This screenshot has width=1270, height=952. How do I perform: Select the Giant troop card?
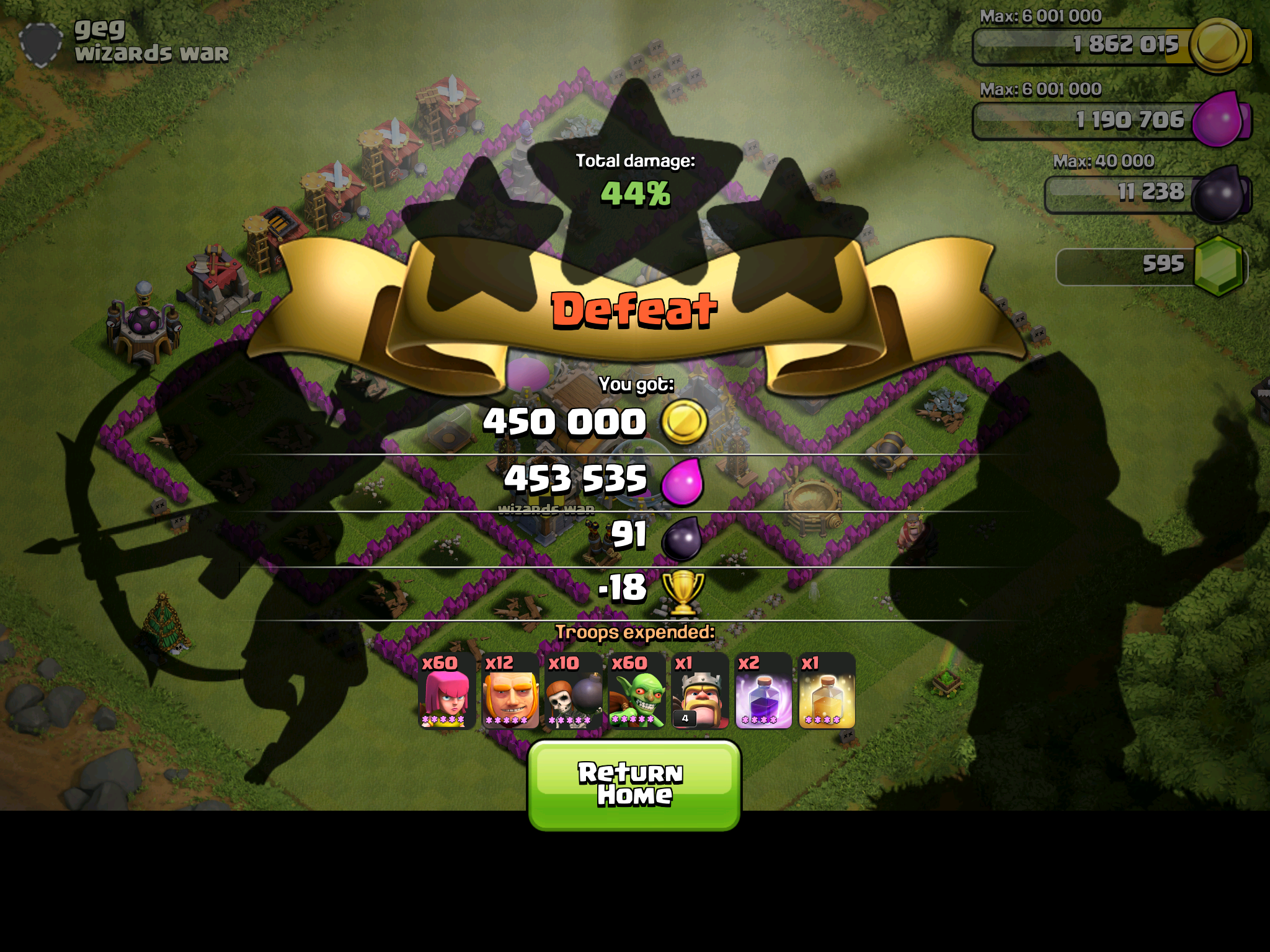click(x=510, y=691)
